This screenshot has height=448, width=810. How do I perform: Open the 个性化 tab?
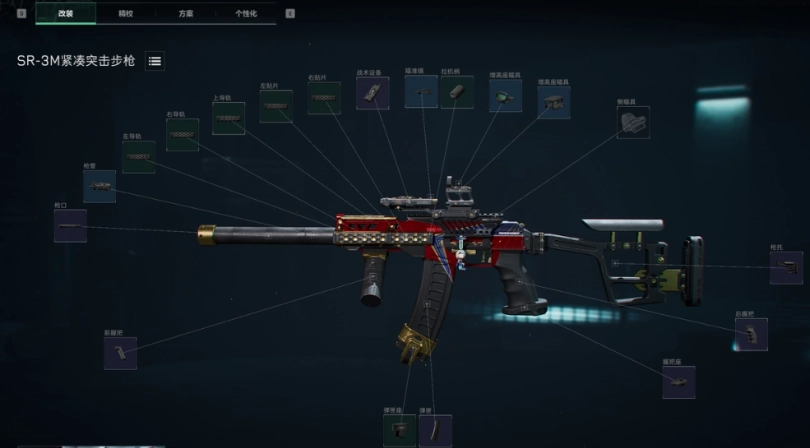tap(246, 13)
